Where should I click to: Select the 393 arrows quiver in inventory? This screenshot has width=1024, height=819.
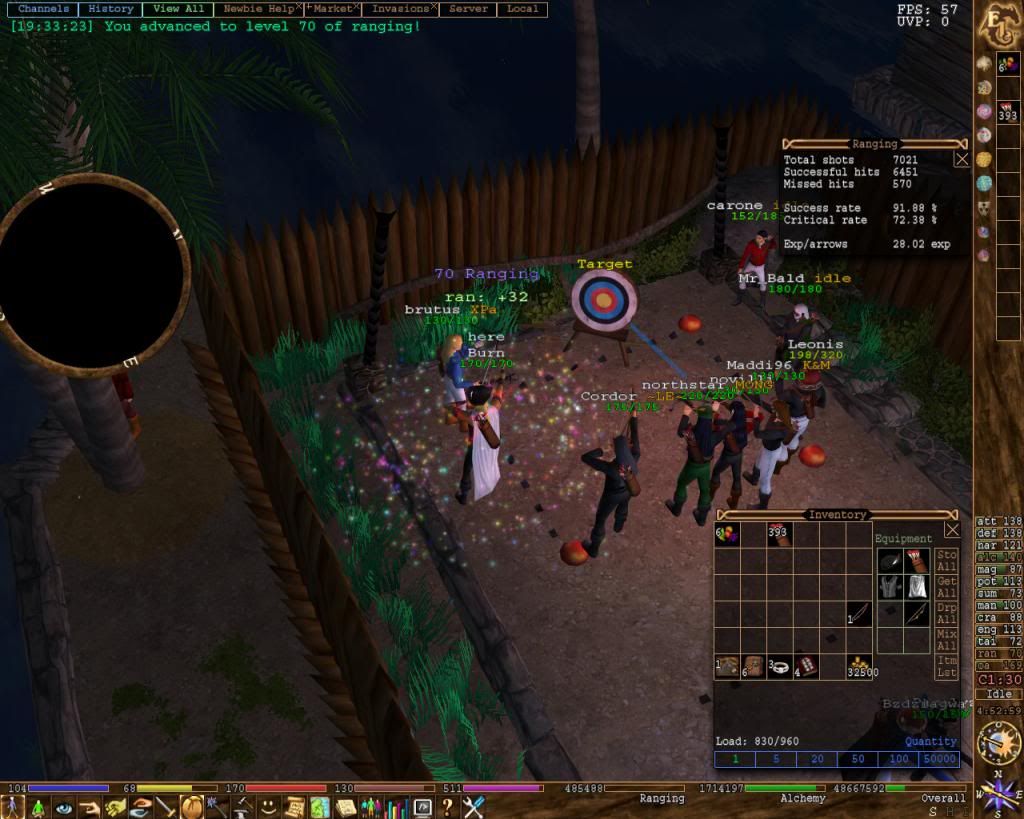779,535
